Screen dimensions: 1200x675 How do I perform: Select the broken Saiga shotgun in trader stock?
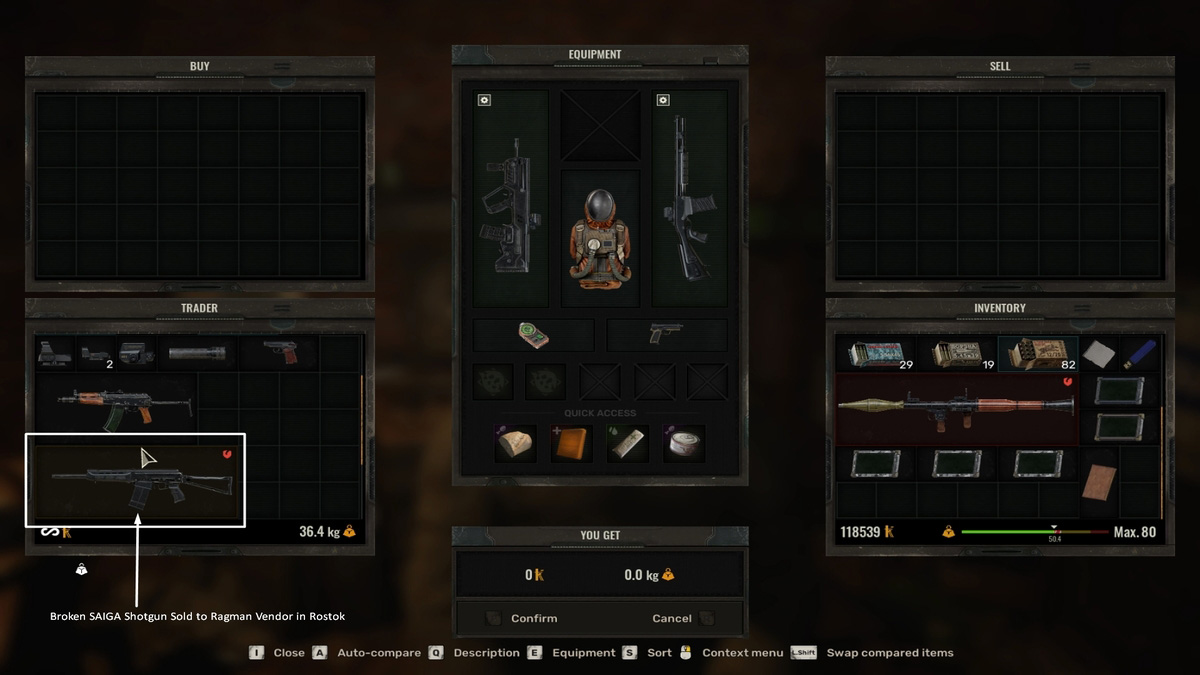136,482
